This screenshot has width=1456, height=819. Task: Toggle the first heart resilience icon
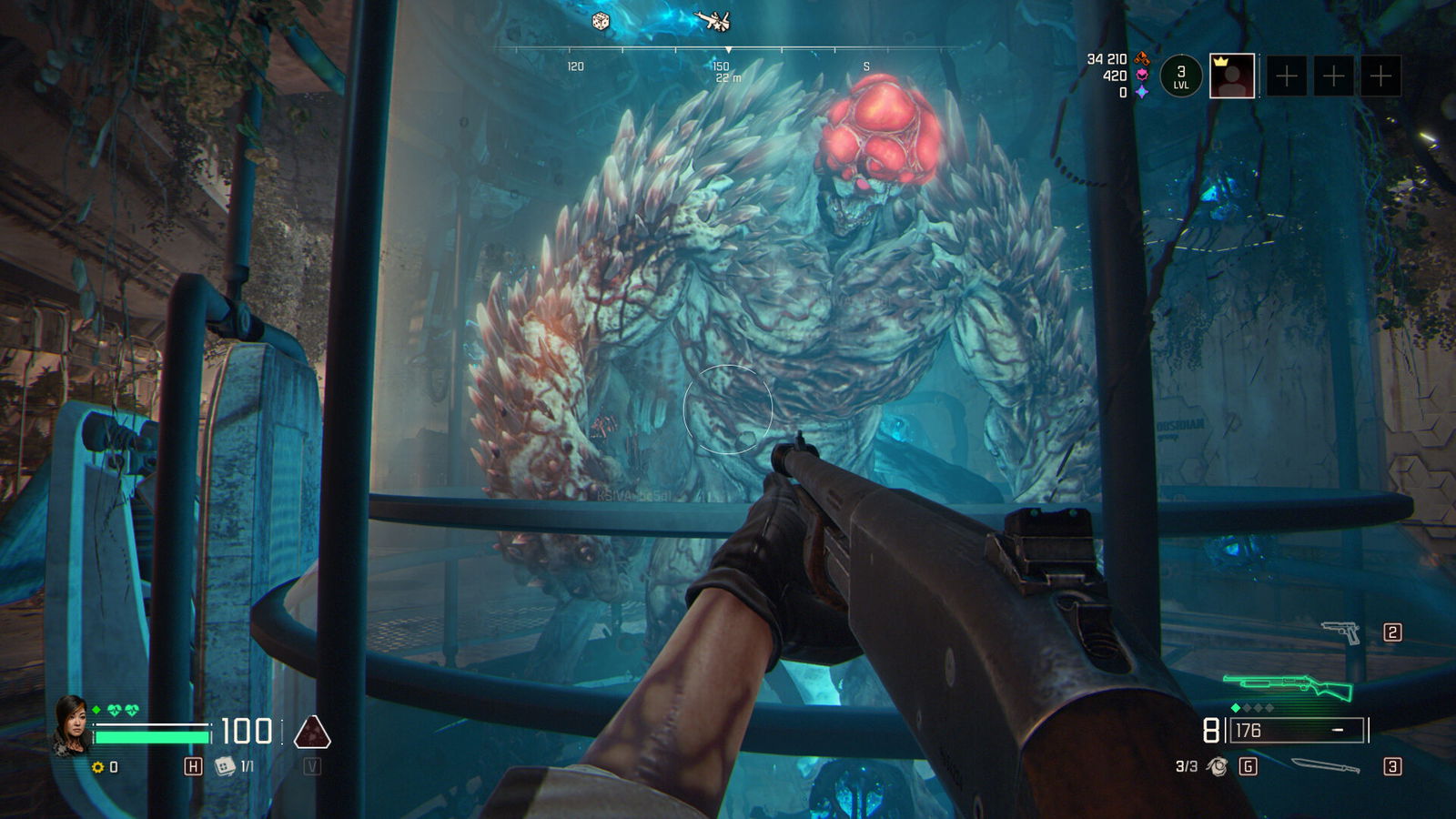tap(113, 709)
